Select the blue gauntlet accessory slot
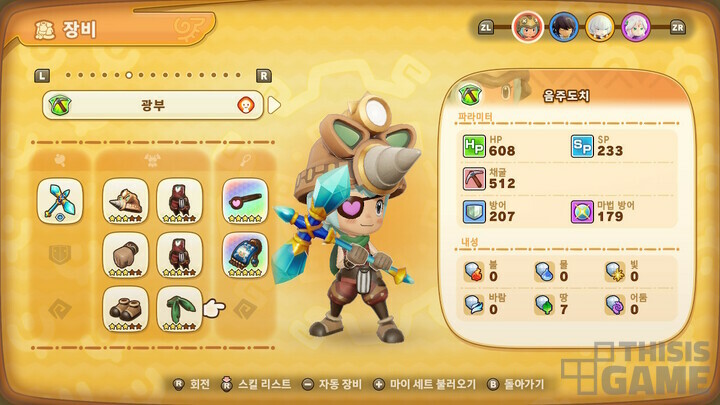720x405 pixels. coord(245,254)
